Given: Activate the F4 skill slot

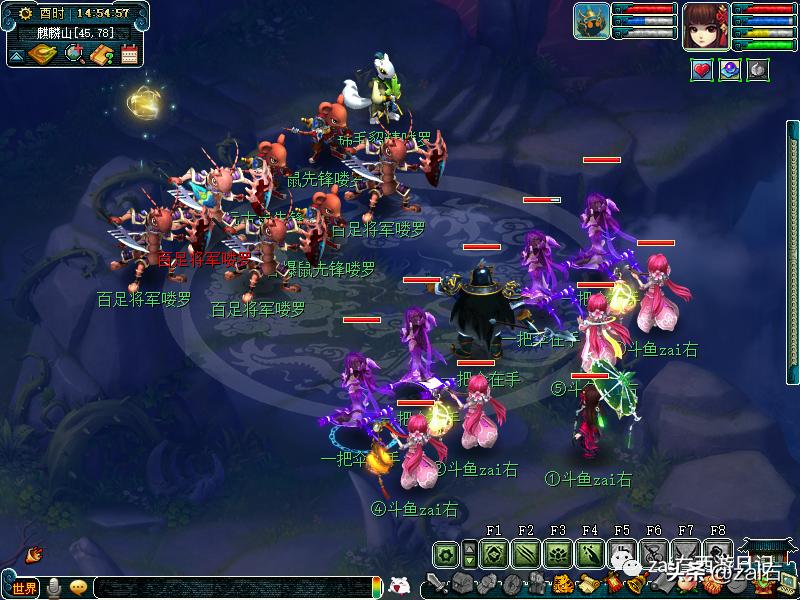Looking at the screenshot, I should point(590,553).
